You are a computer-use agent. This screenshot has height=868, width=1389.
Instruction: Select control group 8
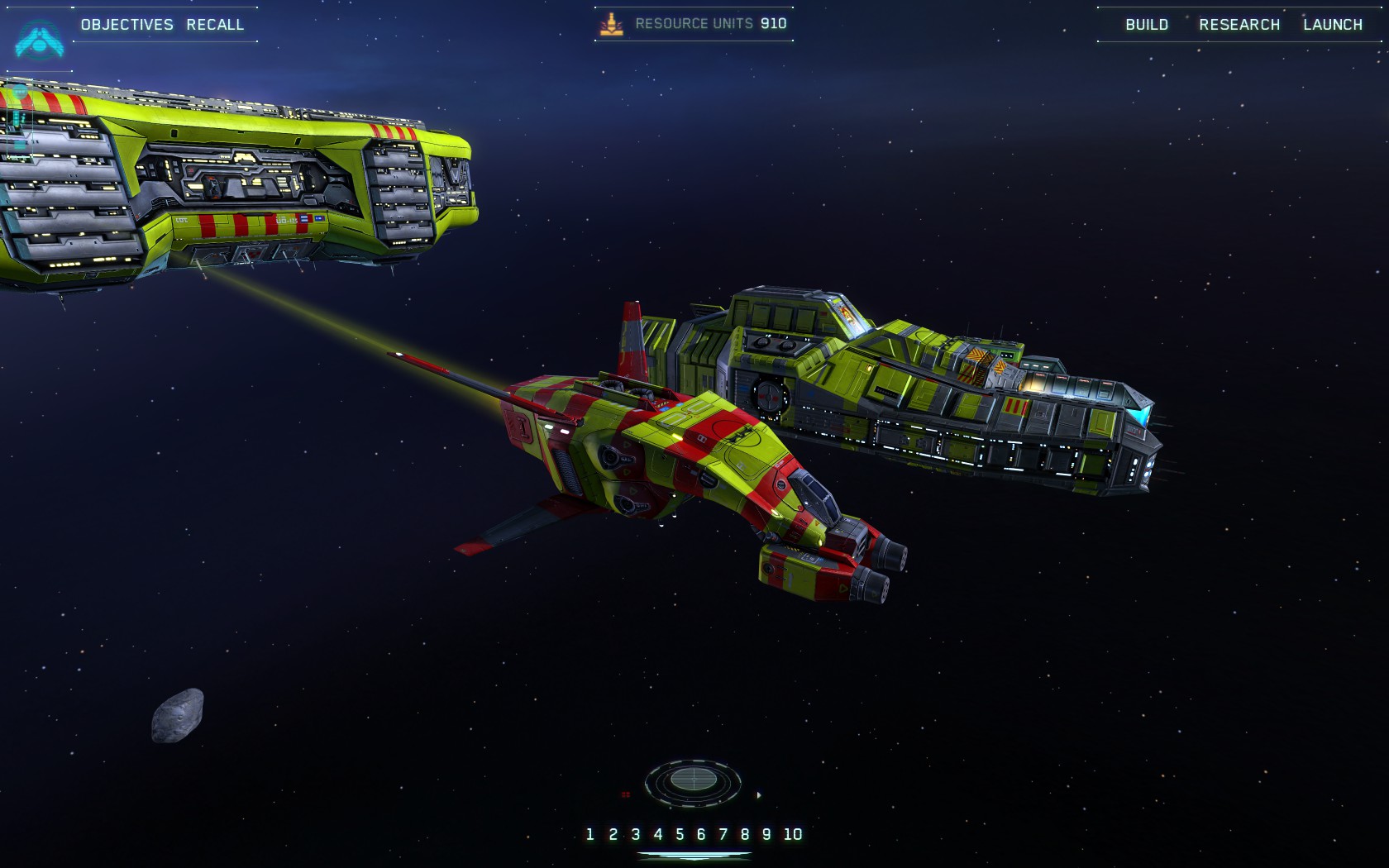tap(745, 834)
